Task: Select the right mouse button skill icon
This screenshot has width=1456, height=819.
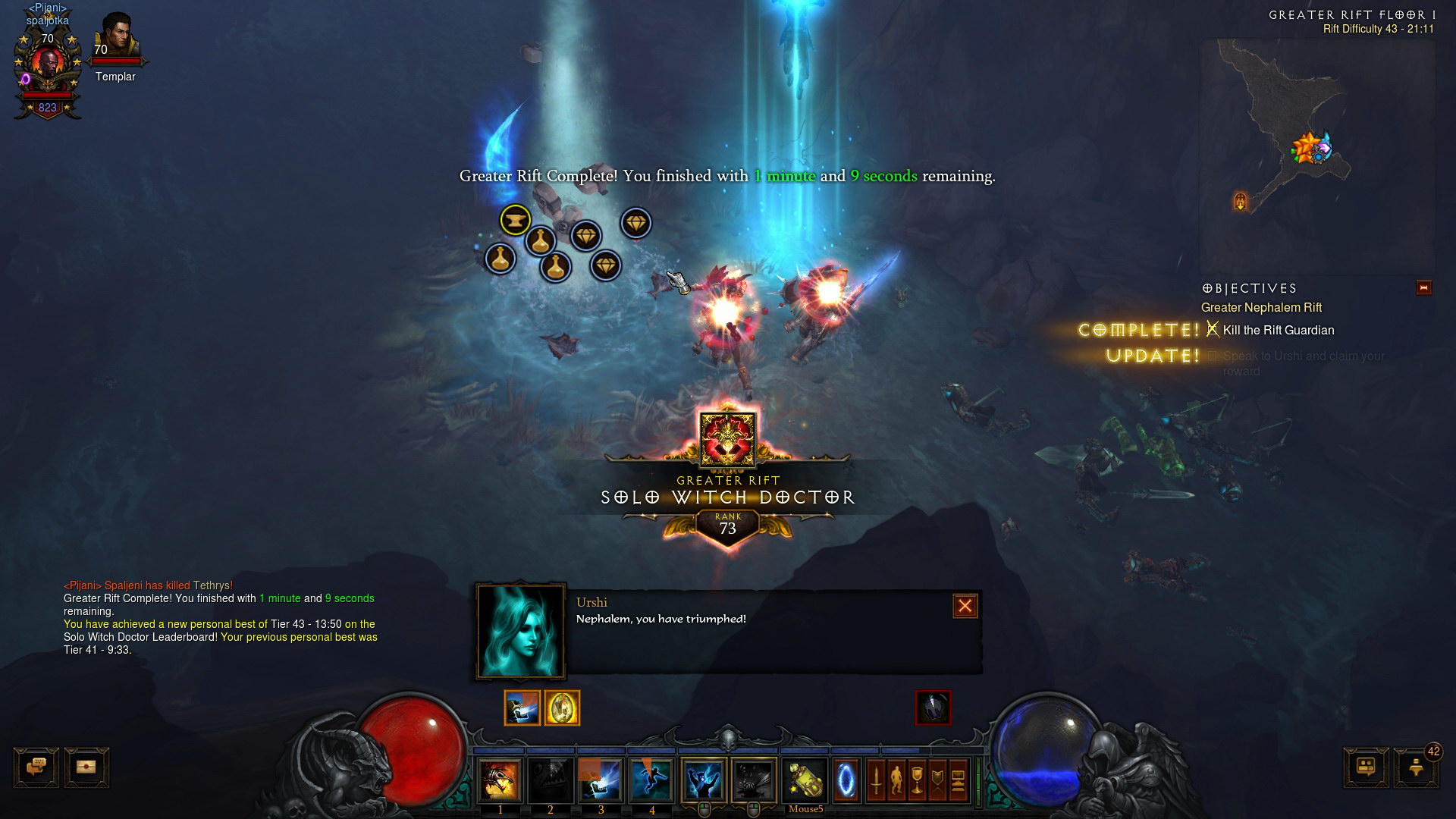Action: point(753,780)
